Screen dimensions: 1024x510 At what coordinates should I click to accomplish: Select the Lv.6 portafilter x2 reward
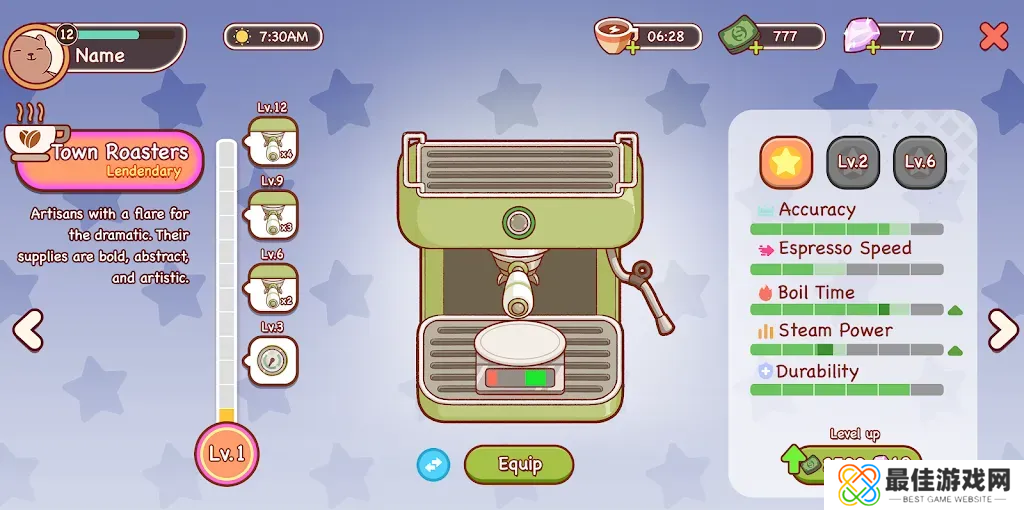(272, 288)
